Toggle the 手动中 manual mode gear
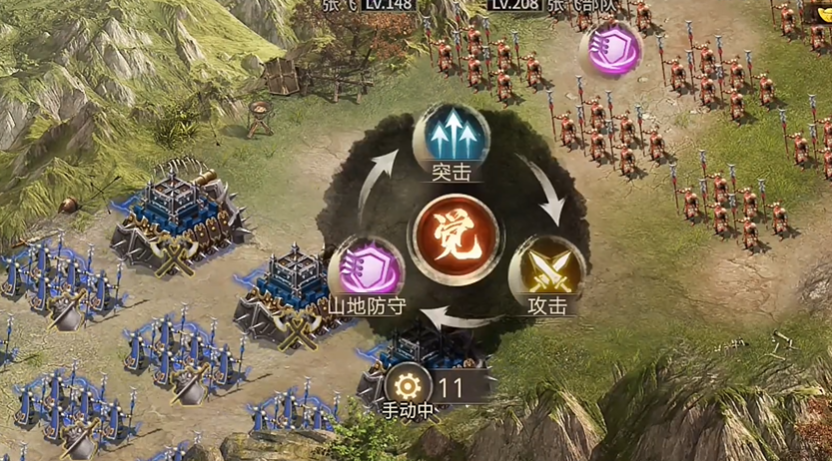832x461 pixels. tap(408, 386)
